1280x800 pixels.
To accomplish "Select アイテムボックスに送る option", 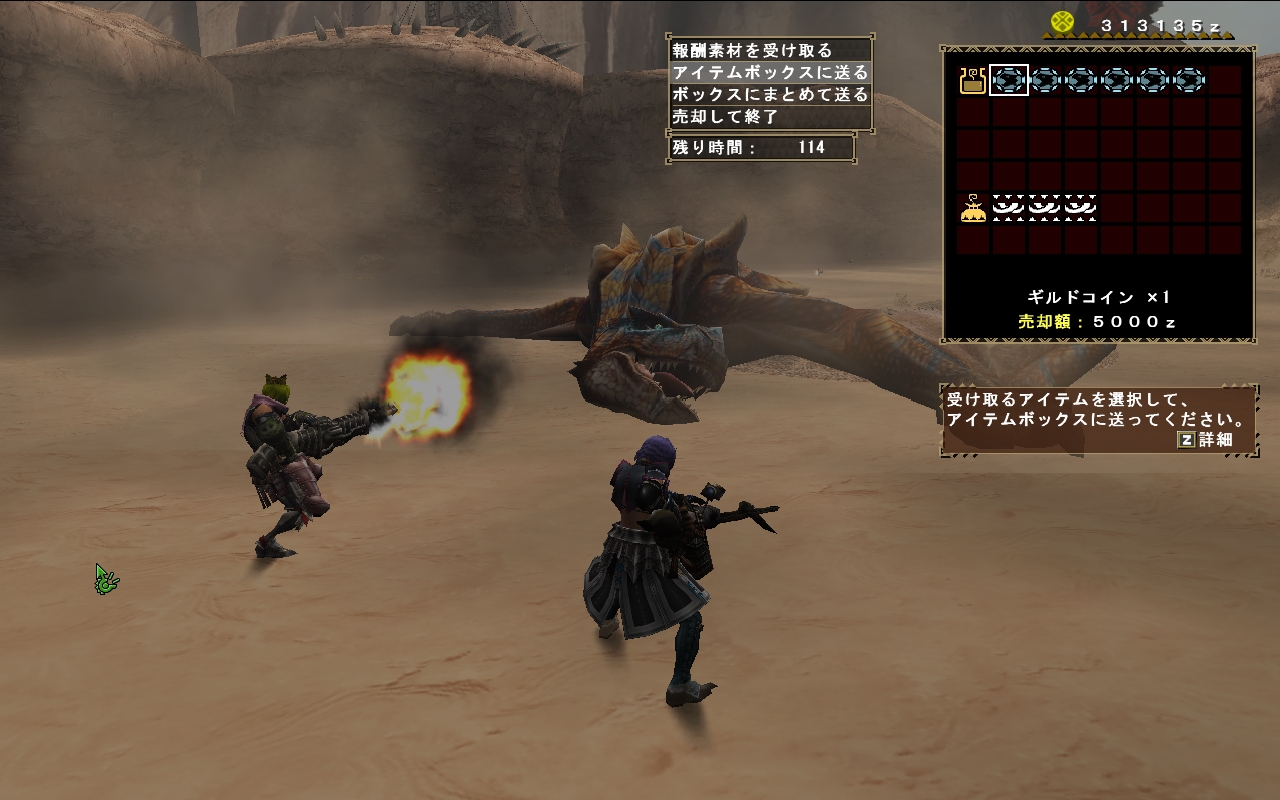I will (x=770, y=73).
